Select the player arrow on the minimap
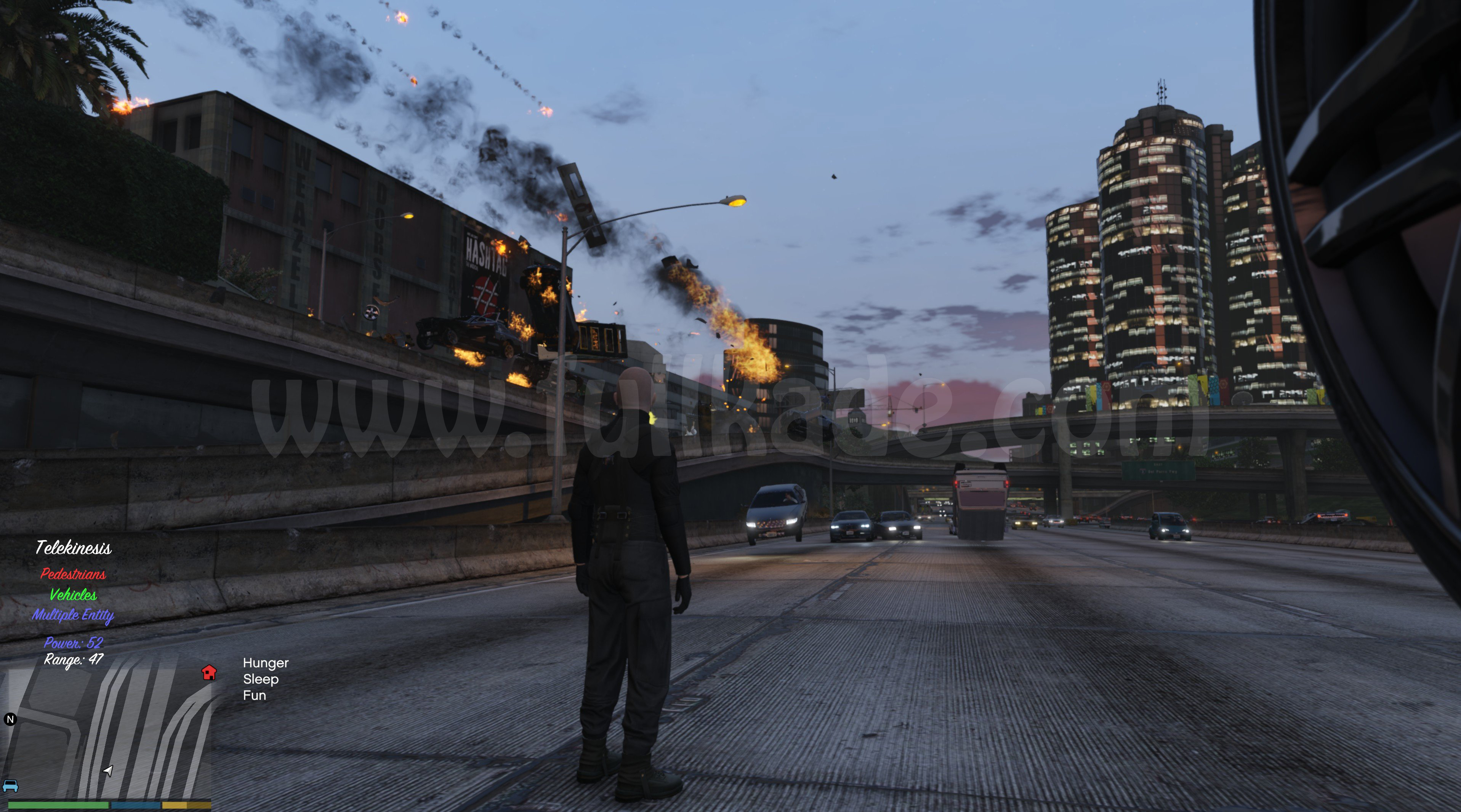 [x=108, y=770]
